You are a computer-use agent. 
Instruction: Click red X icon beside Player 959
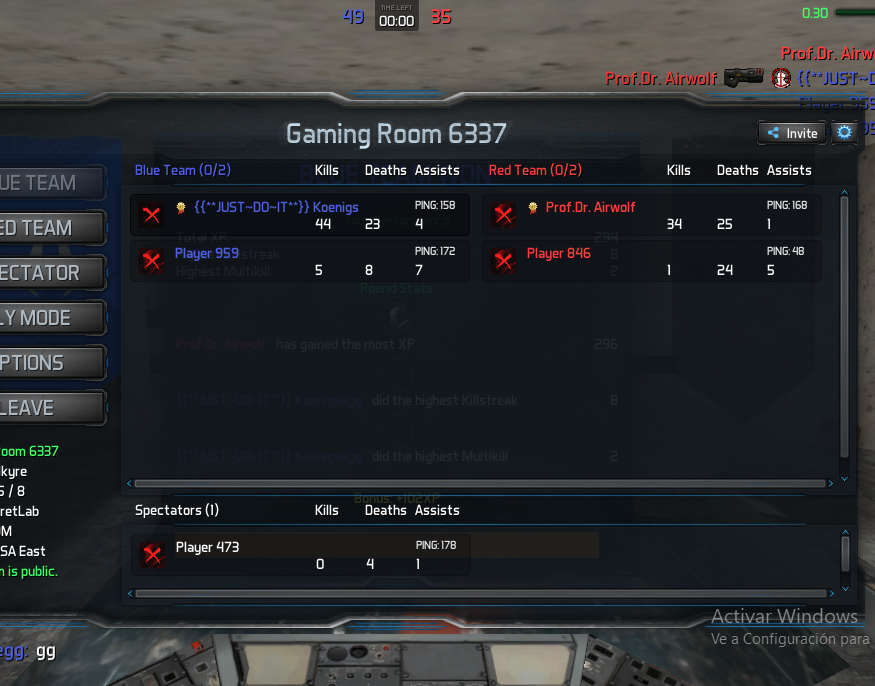[x=152, y=261]
